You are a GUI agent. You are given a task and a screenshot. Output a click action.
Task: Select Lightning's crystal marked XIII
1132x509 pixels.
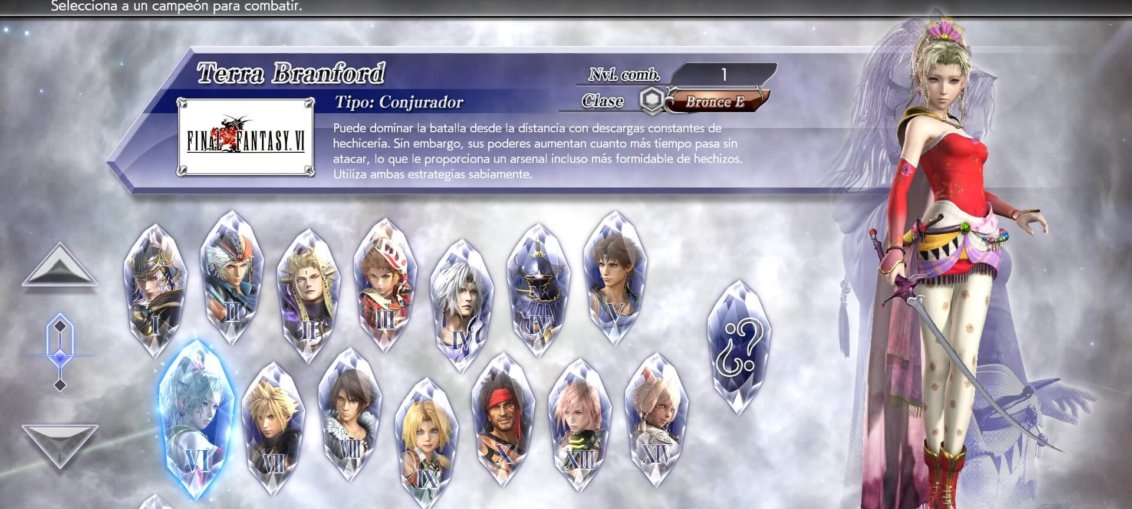coord(579,427)
